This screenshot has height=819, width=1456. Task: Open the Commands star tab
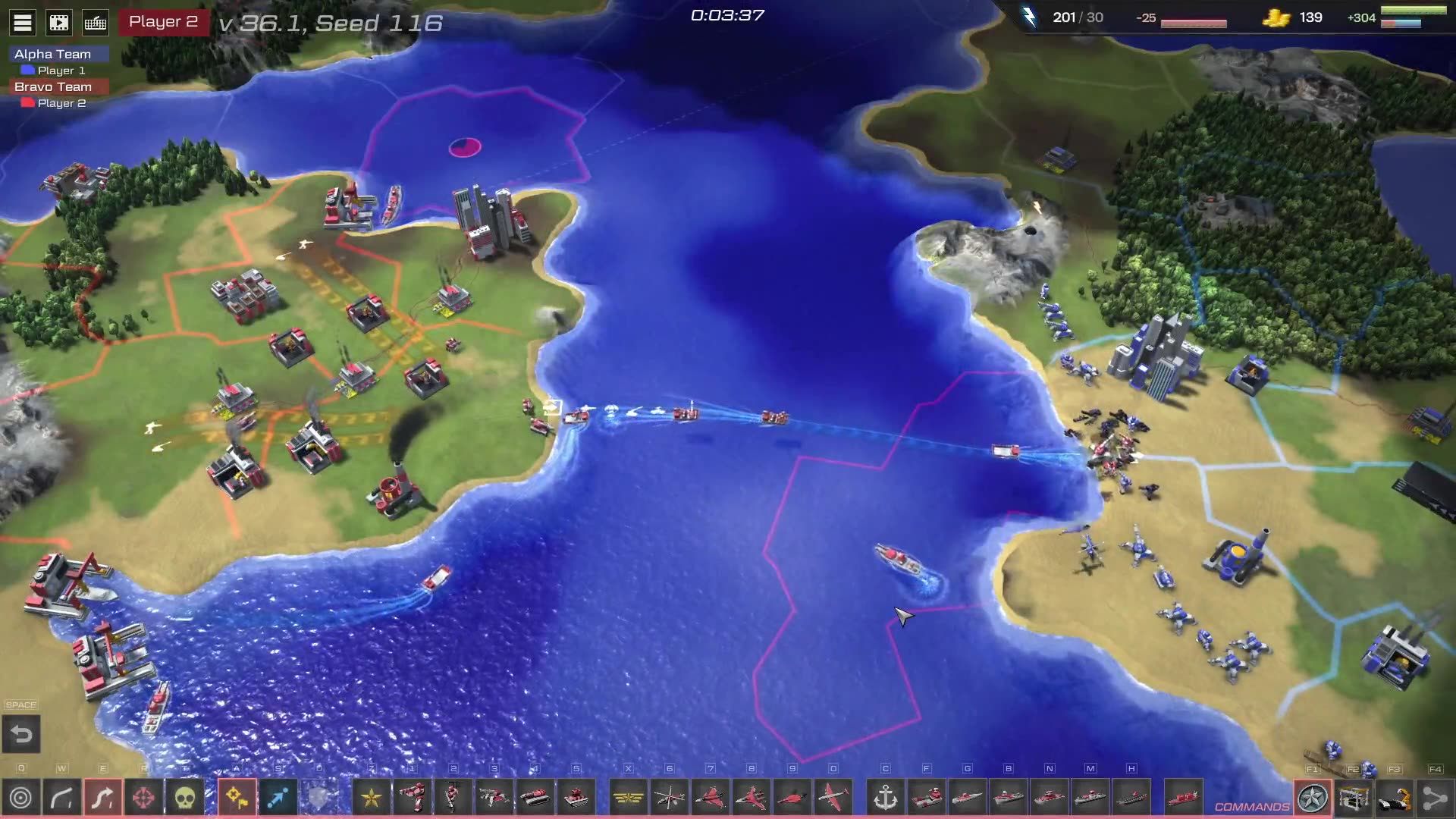[x=1313, y=798]
